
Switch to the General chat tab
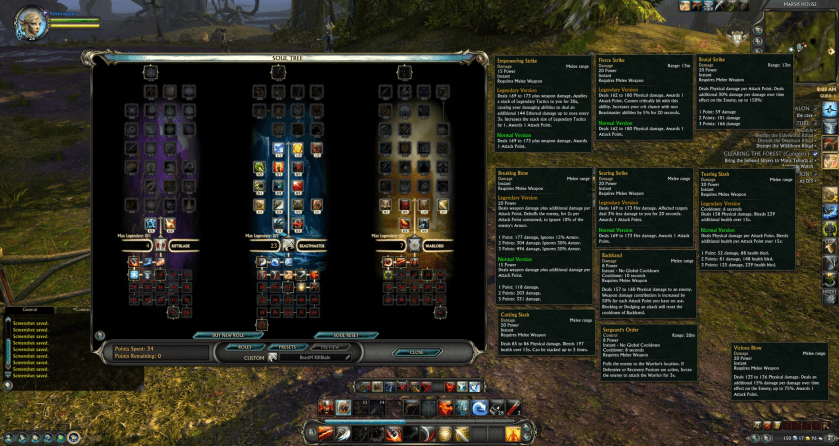point(30,310)
